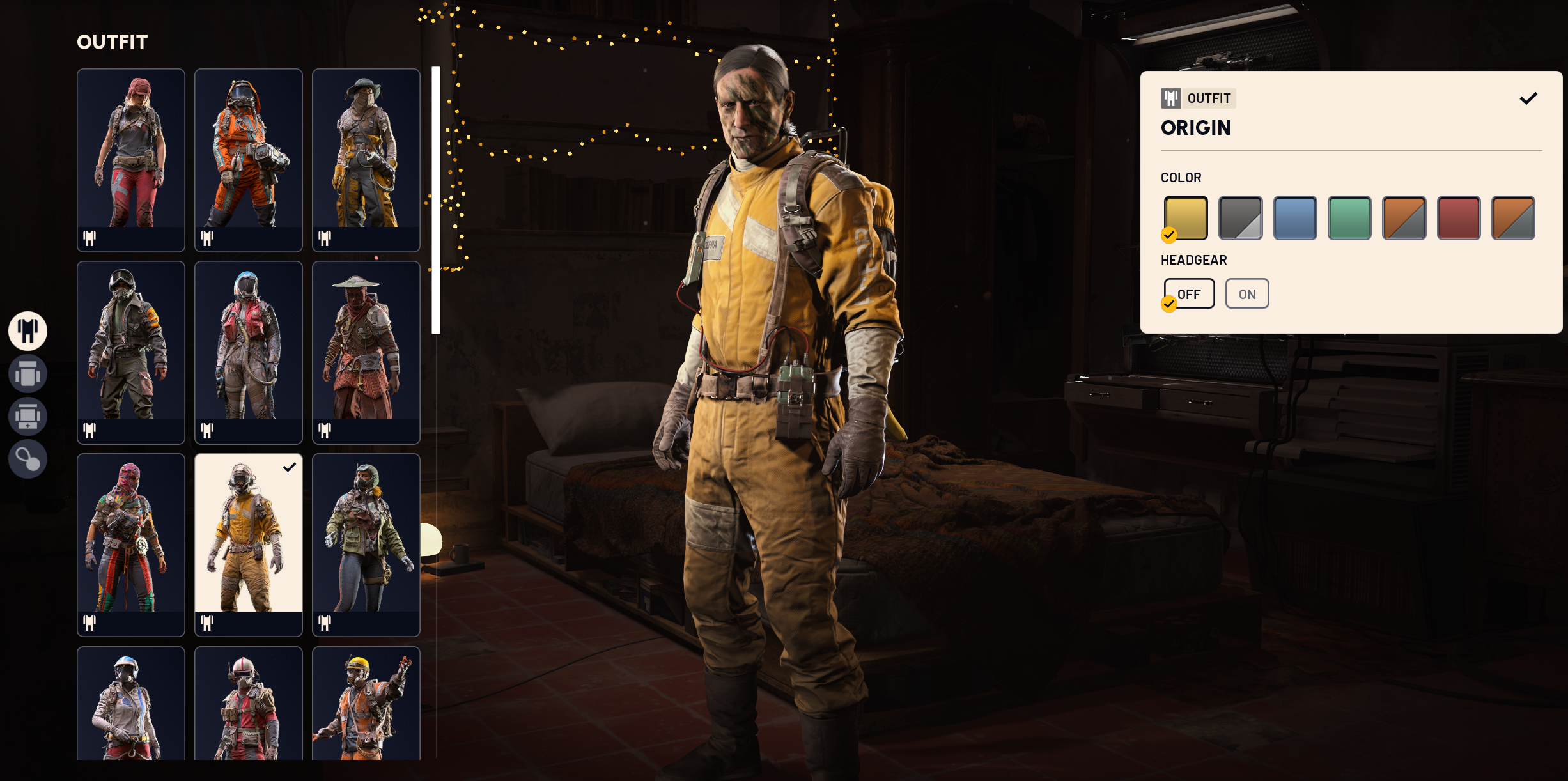
Task: Open the charm accessory category at the bottom
Action: (27, 459)
